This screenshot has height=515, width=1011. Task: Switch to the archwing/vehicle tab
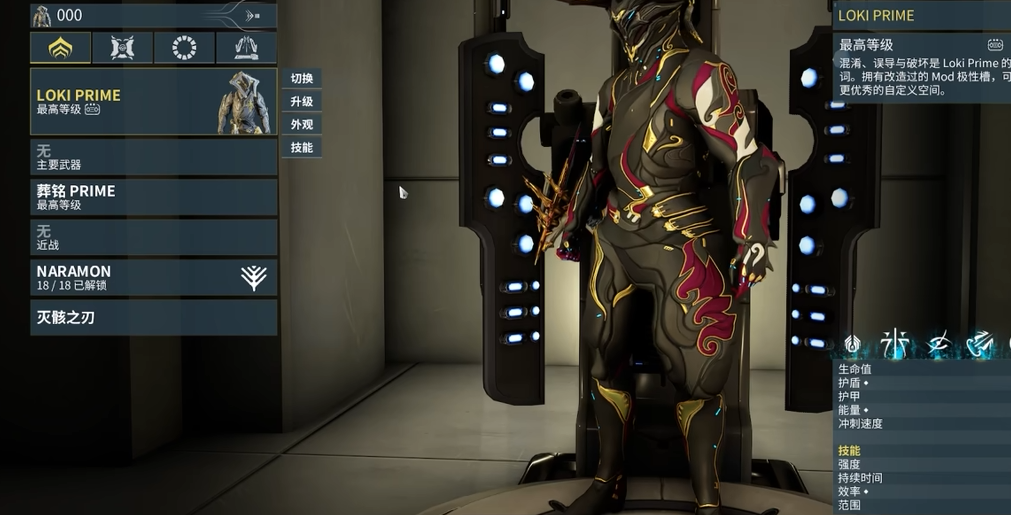tap(246, 47)
